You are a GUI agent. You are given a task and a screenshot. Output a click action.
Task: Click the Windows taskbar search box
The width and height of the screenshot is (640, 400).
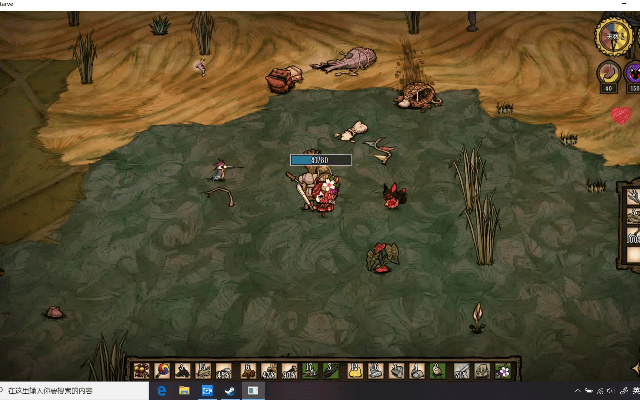(60, 391)
